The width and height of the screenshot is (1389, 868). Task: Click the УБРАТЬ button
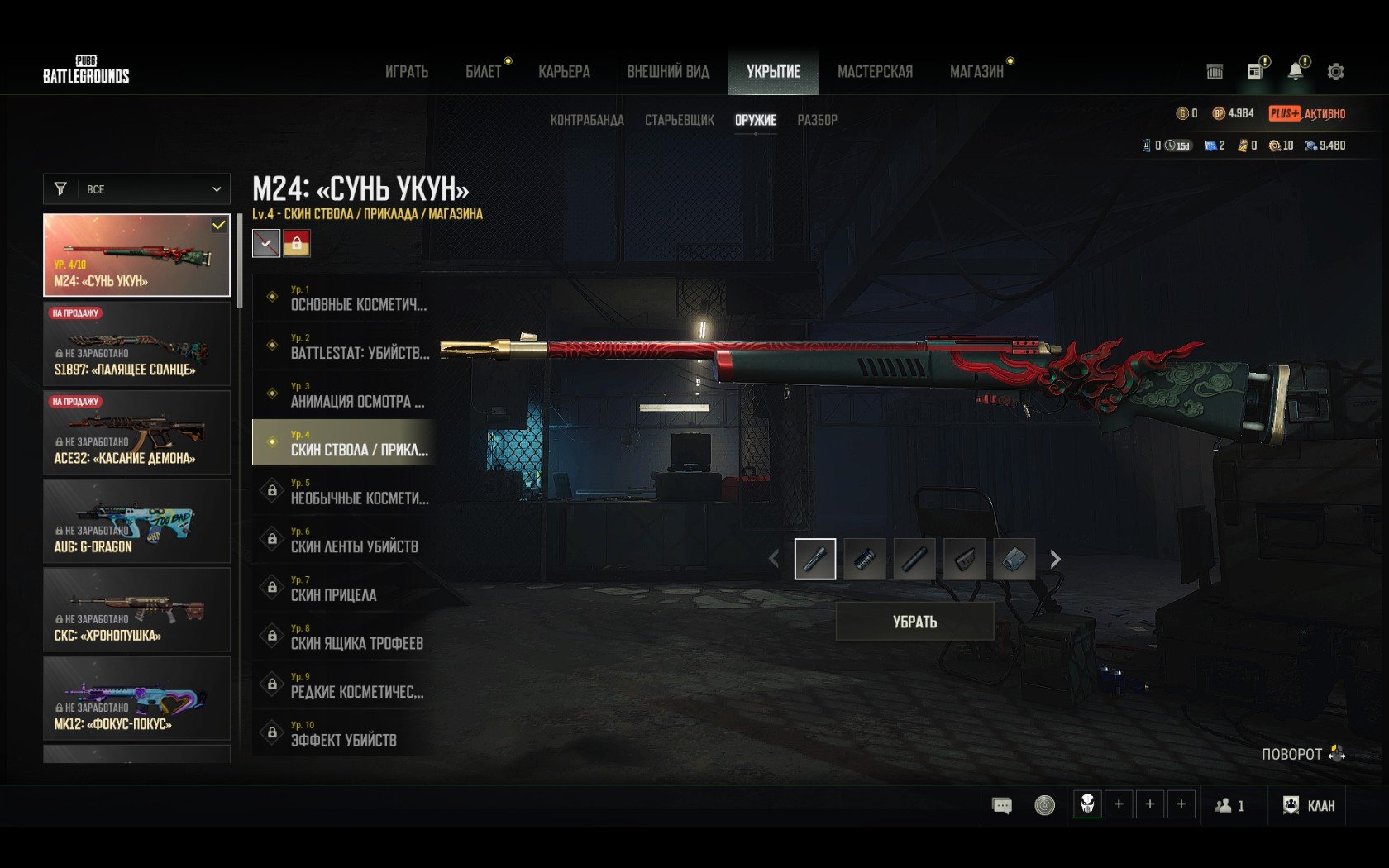tap(914, 622)
